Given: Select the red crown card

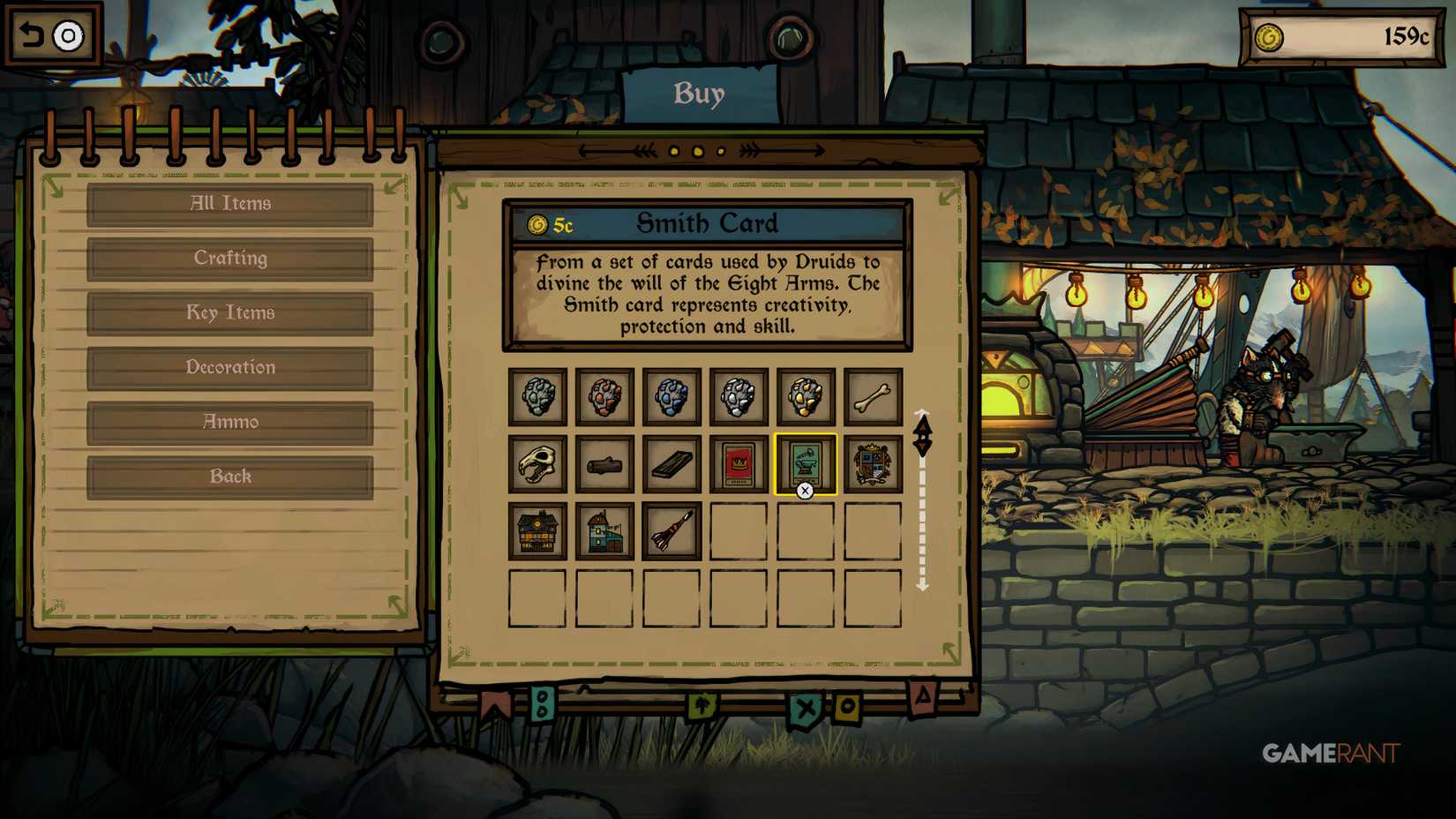Looking at the screenshot, I should pyautogui.click(x=739, y=463).
